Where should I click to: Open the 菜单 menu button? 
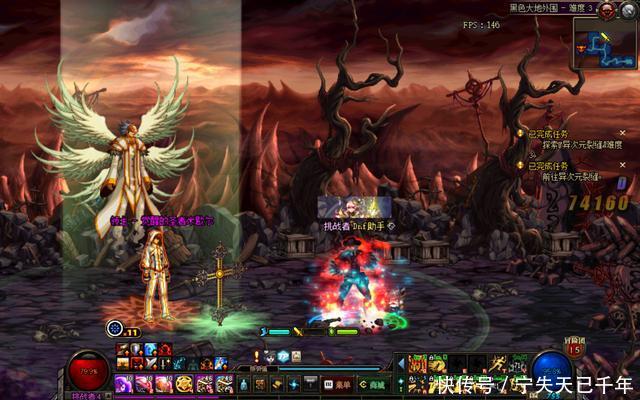tap(338, 382)
